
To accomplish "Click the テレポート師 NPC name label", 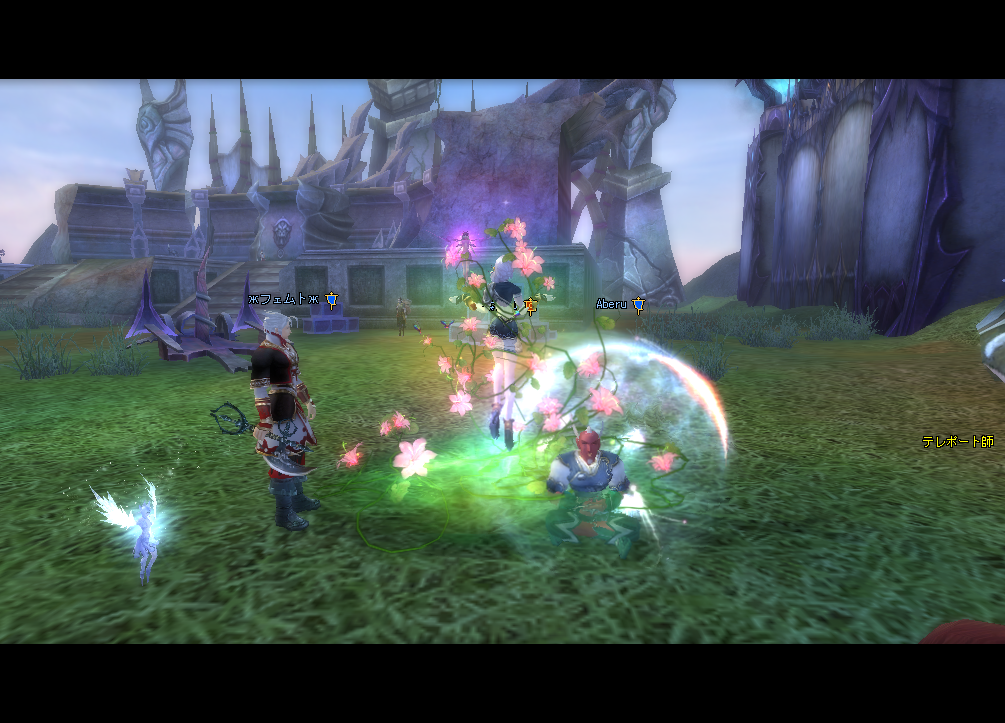I will (957, 441).
